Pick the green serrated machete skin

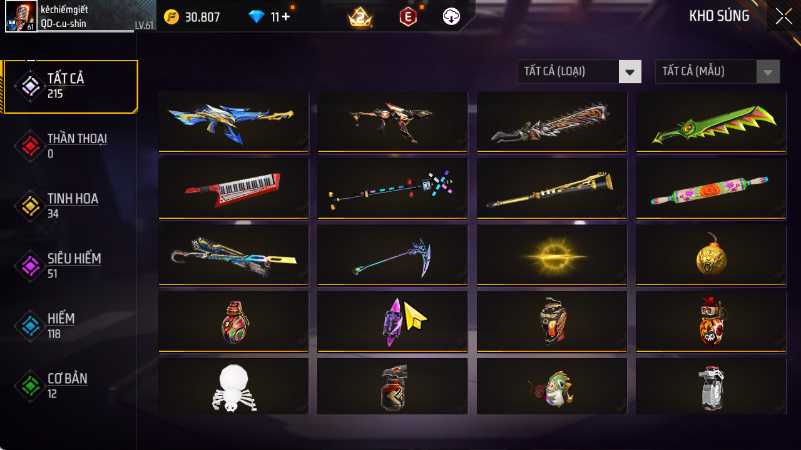pyautogui.click(x=711, y=121)
